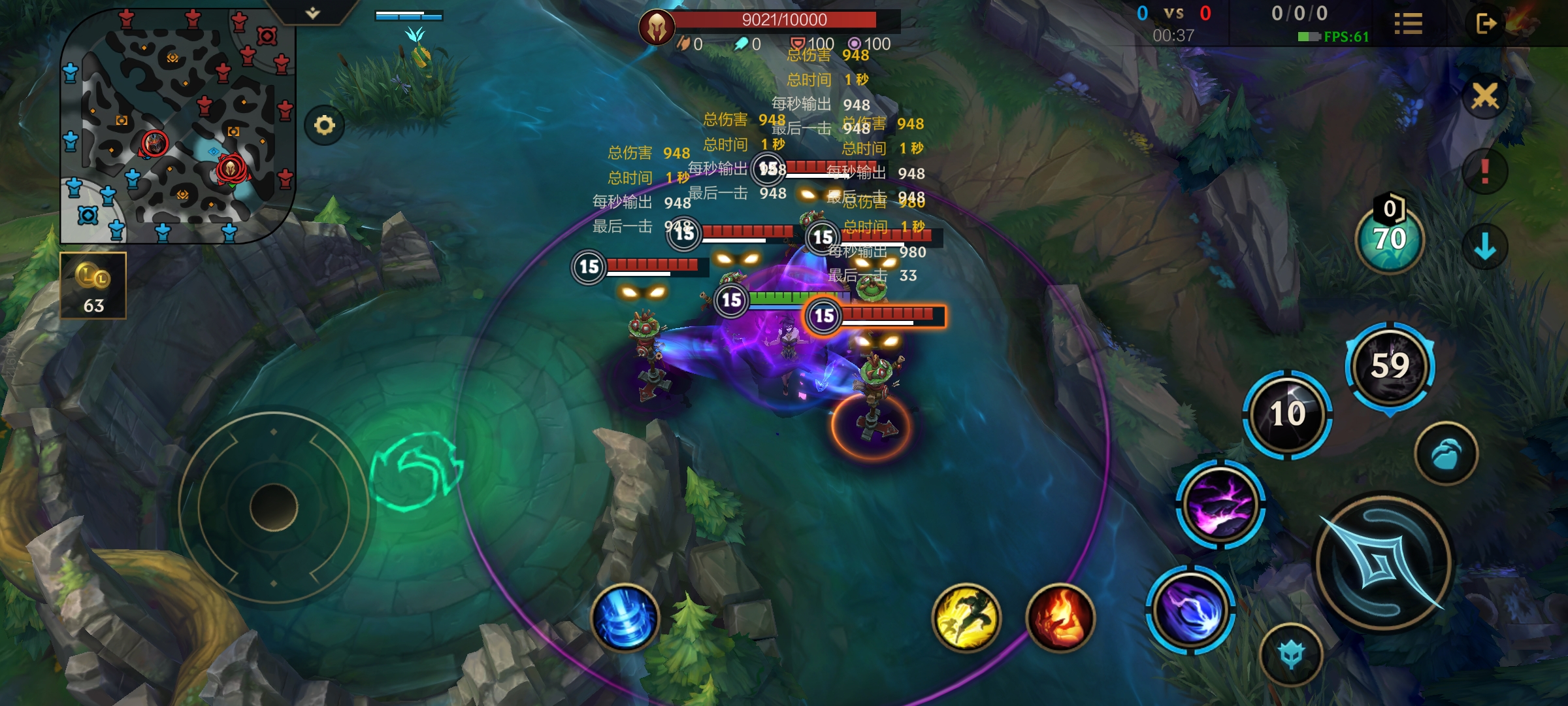Activate the blue recall button
1568x706 pixels.
pyautogui.click(x=625, y=618)
